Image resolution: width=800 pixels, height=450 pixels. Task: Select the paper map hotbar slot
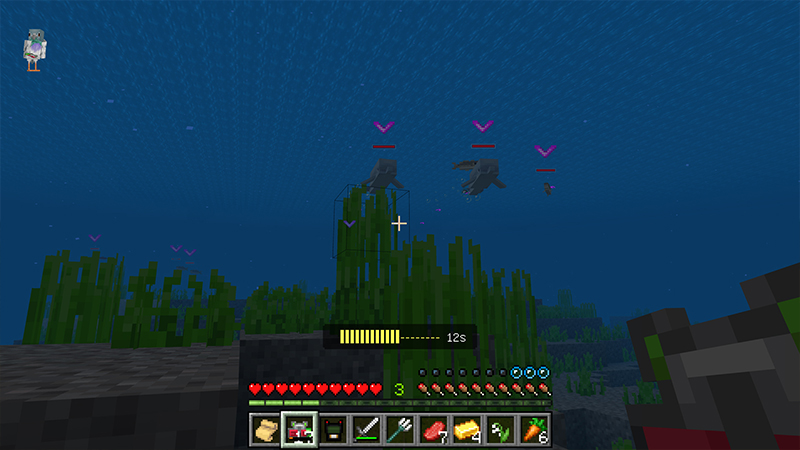click(x=265, y=429)
